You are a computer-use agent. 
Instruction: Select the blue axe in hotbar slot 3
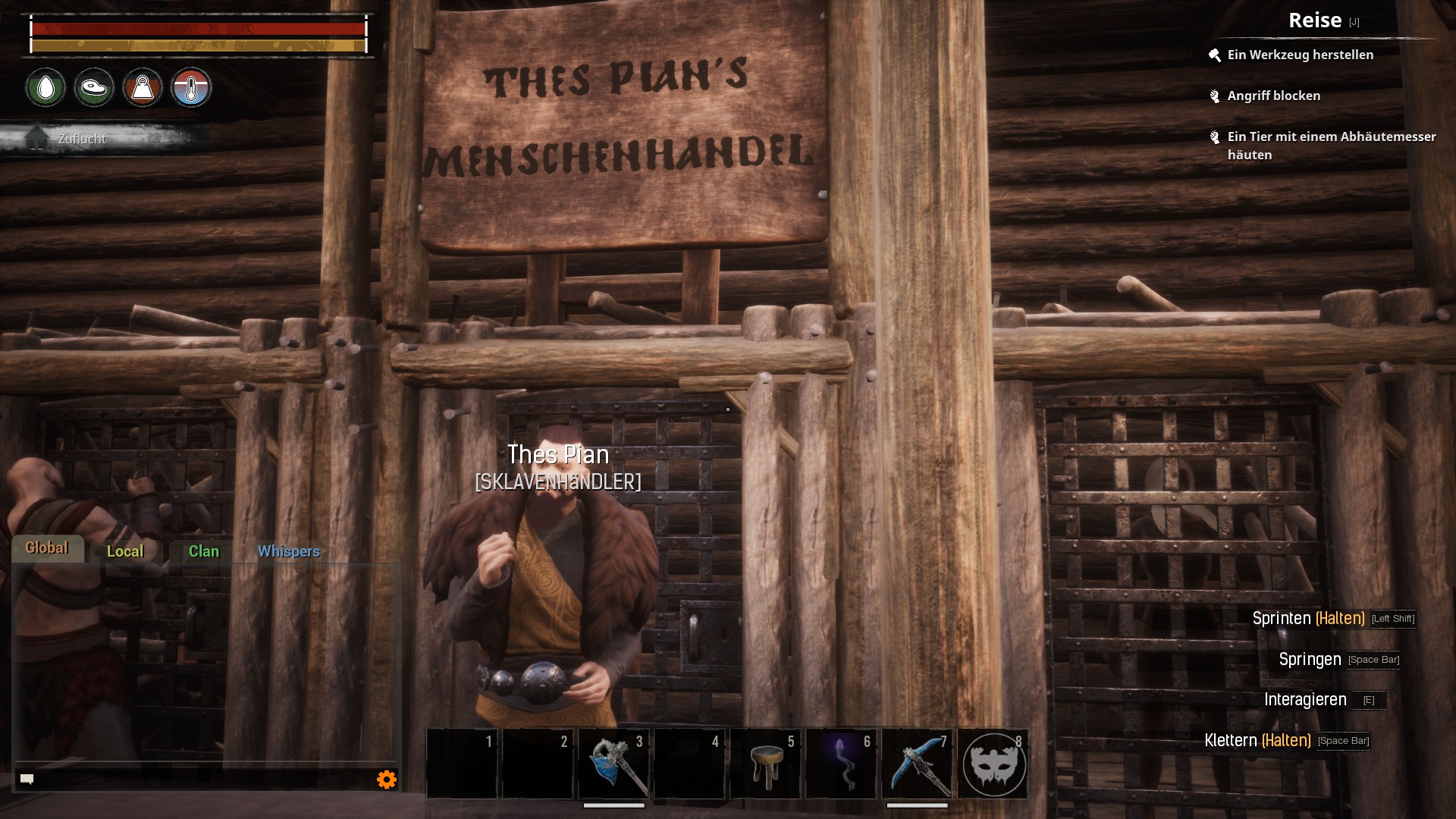click(x=613, y=764)
